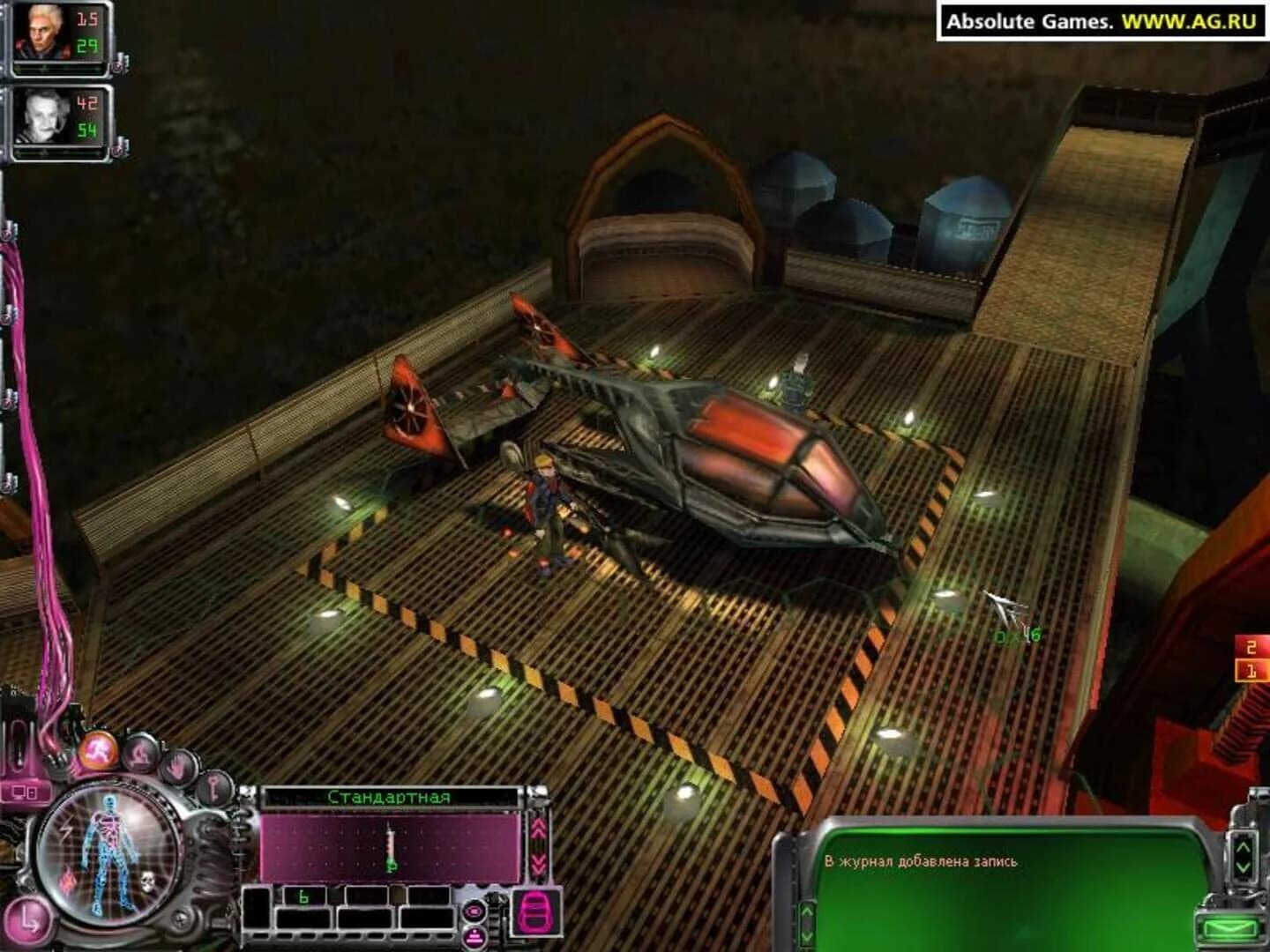
Task: Click the up arrow on the journal message box
Action: (1241, 848)
